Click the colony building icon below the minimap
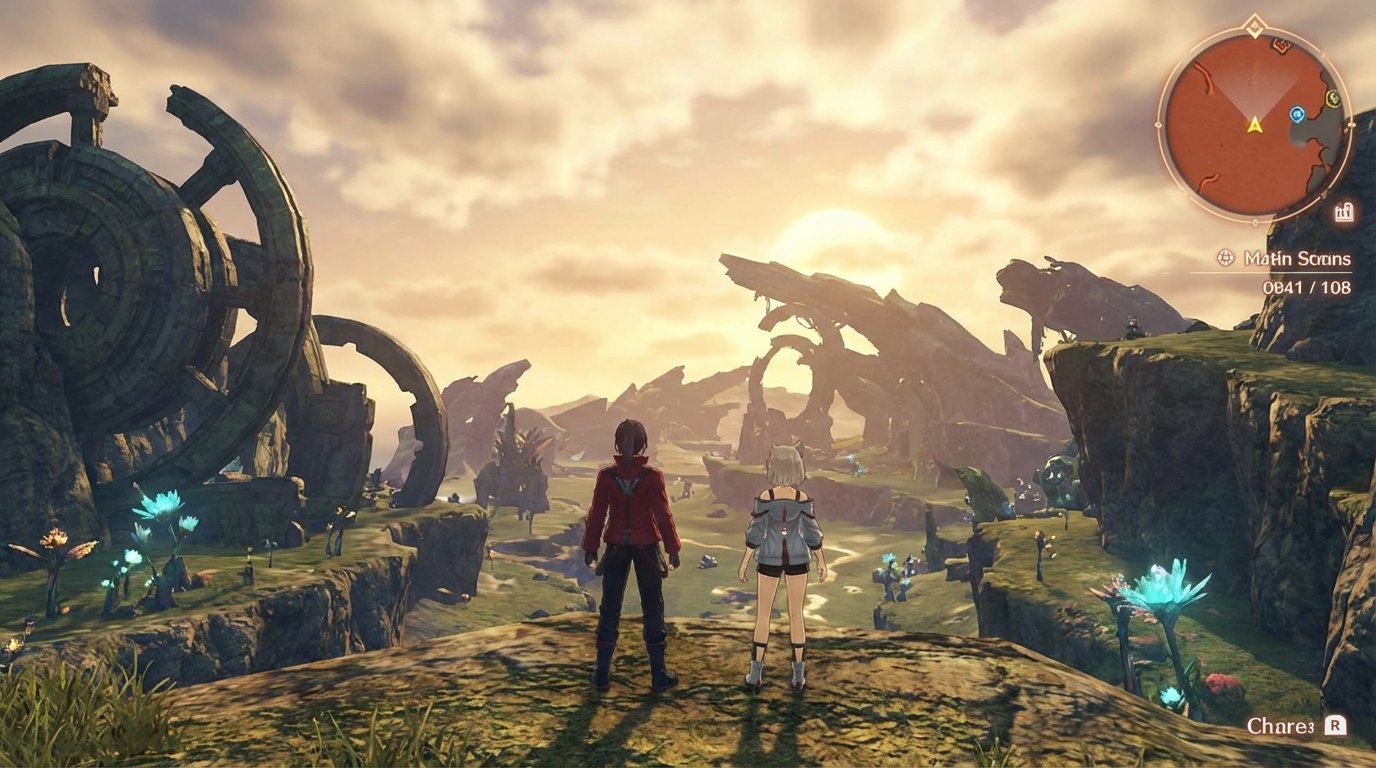The height and width of the screenshot is (768, 1376). tap(1344, 210)
